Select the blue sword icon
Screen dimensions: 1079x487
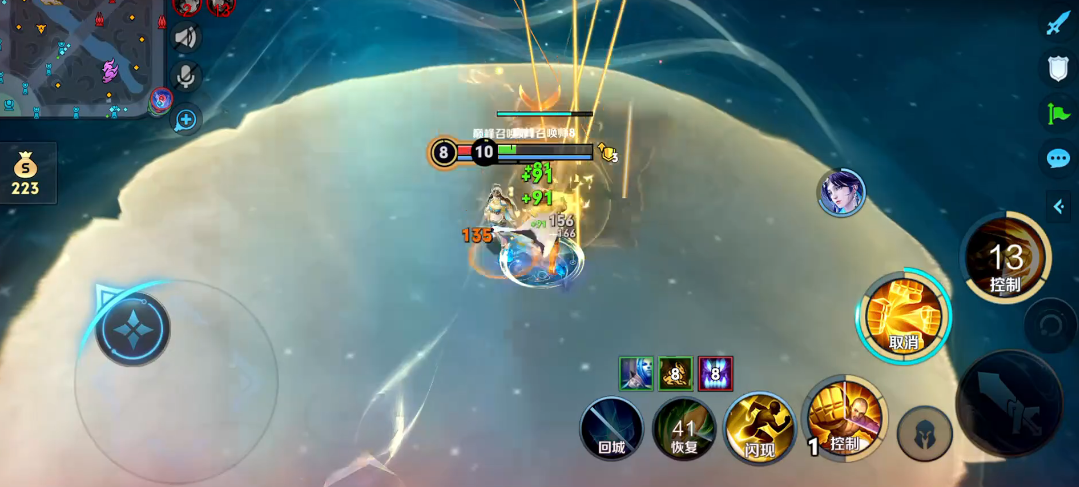(x=1058, y=23)
